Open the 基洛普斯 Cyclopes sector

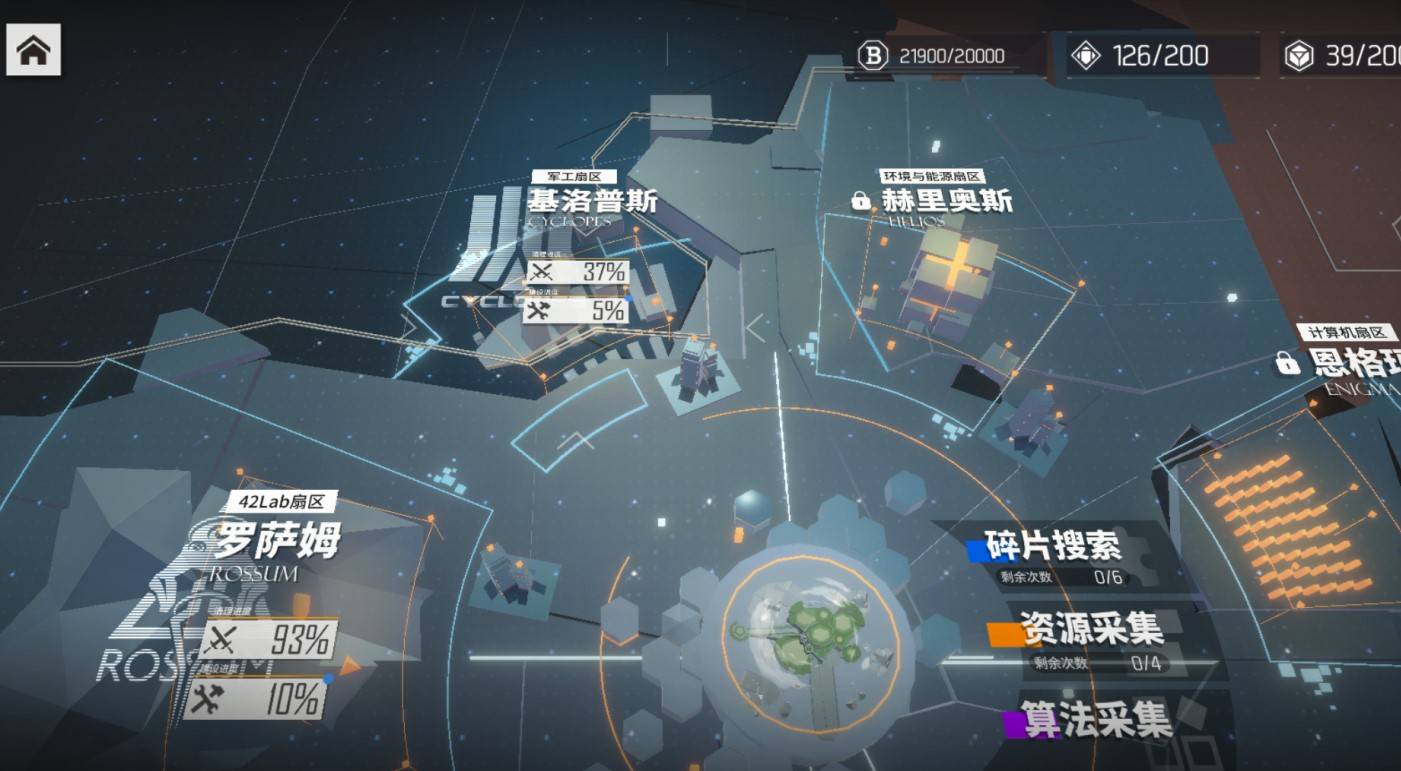click(592, 202)
